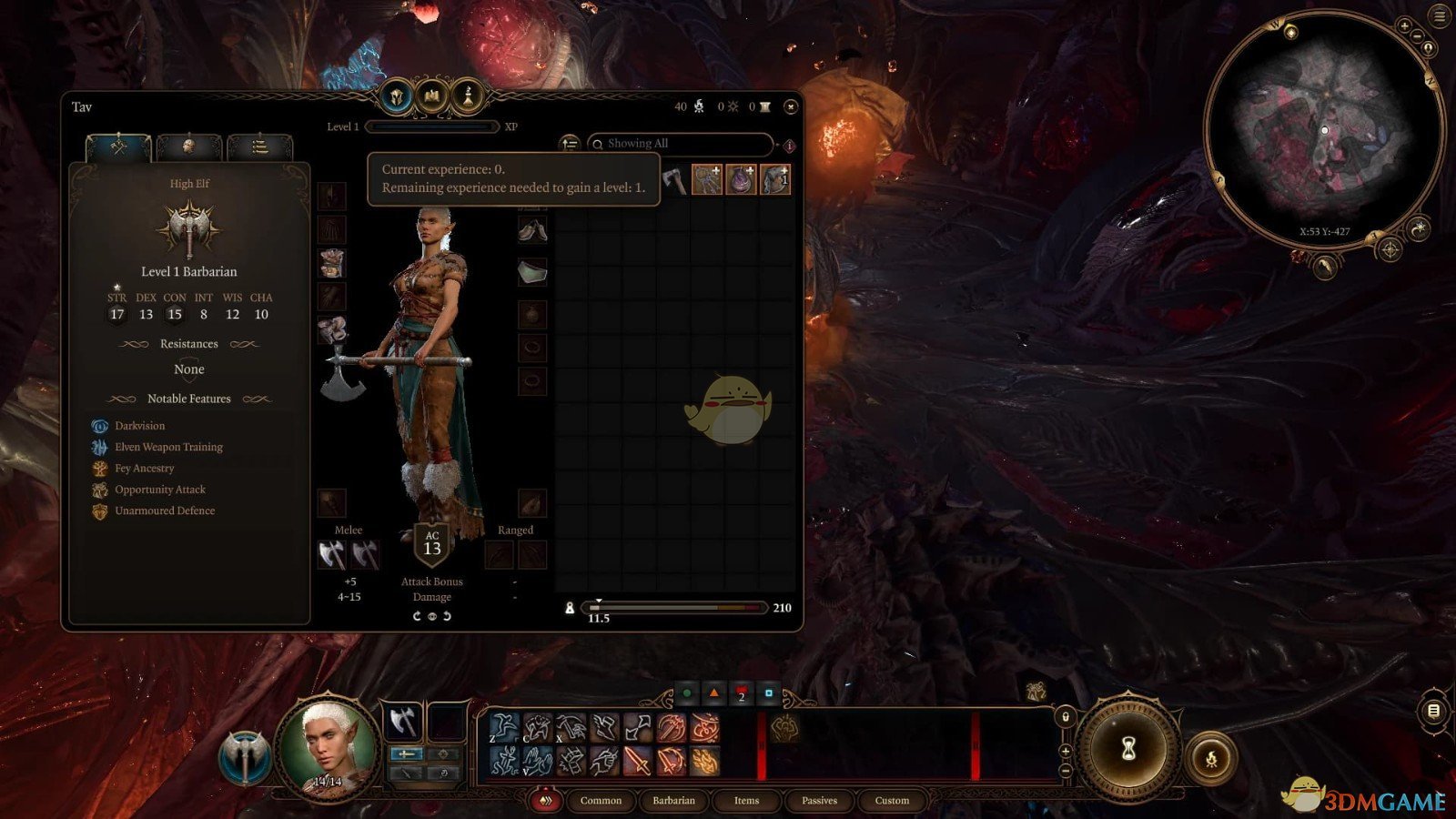
Task: Sort inventory with the sort button
Action: pyautogui.click(x=570, y=144)
